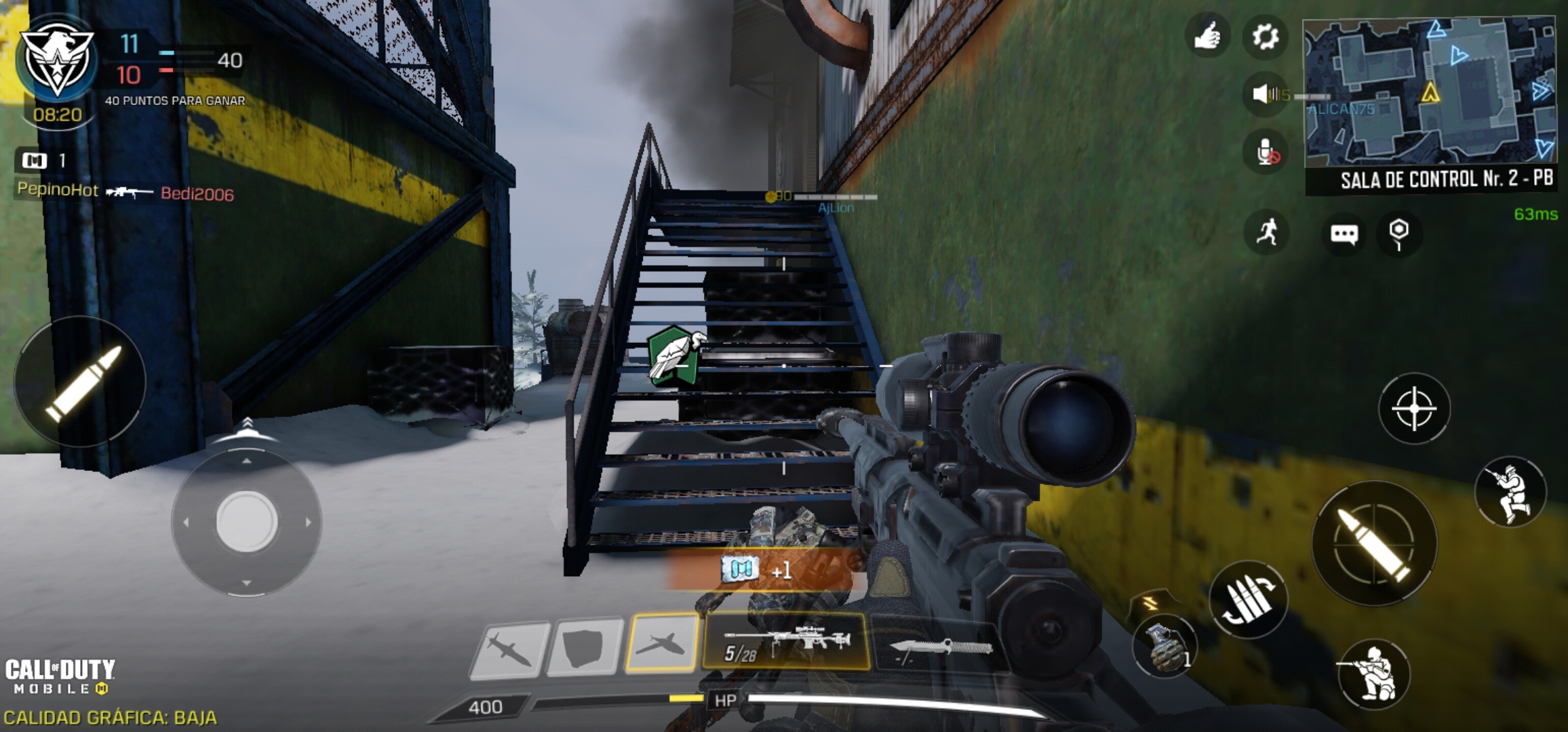Tap the movement joystick center
The height and width of the screenshot is (732, 1568).
(x=246, y=521)
